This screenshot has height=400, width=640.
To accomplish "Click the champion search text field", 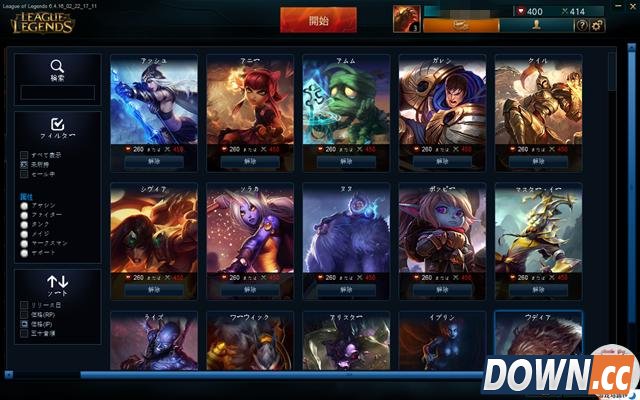I will pyautogui.click(x=57, y=92).
